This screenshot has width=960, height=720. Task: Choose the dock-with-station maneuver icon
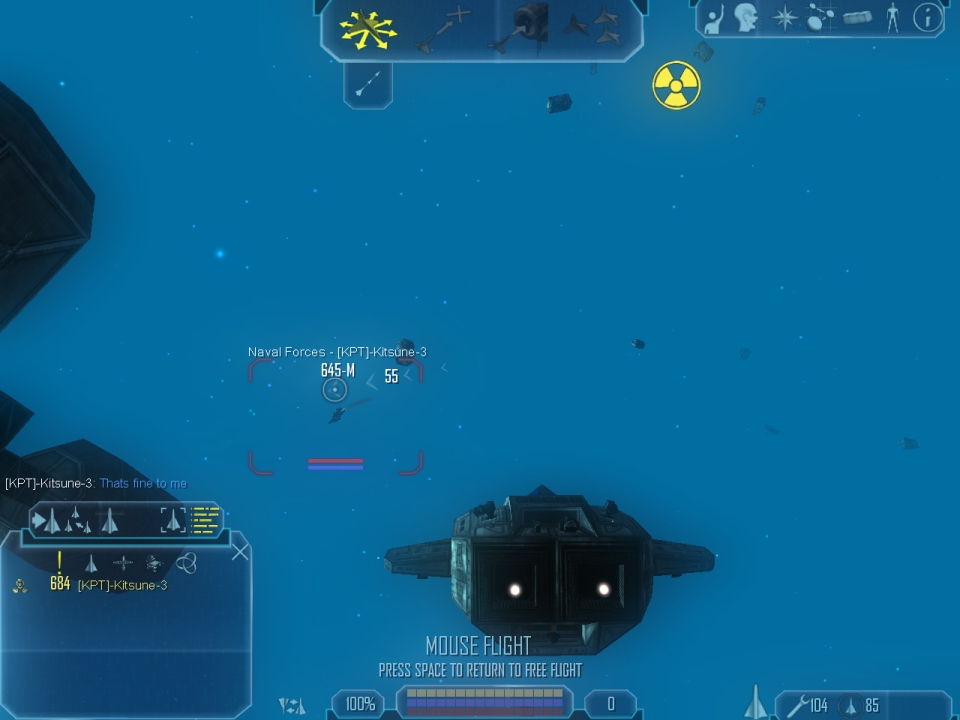click(521, 28)
